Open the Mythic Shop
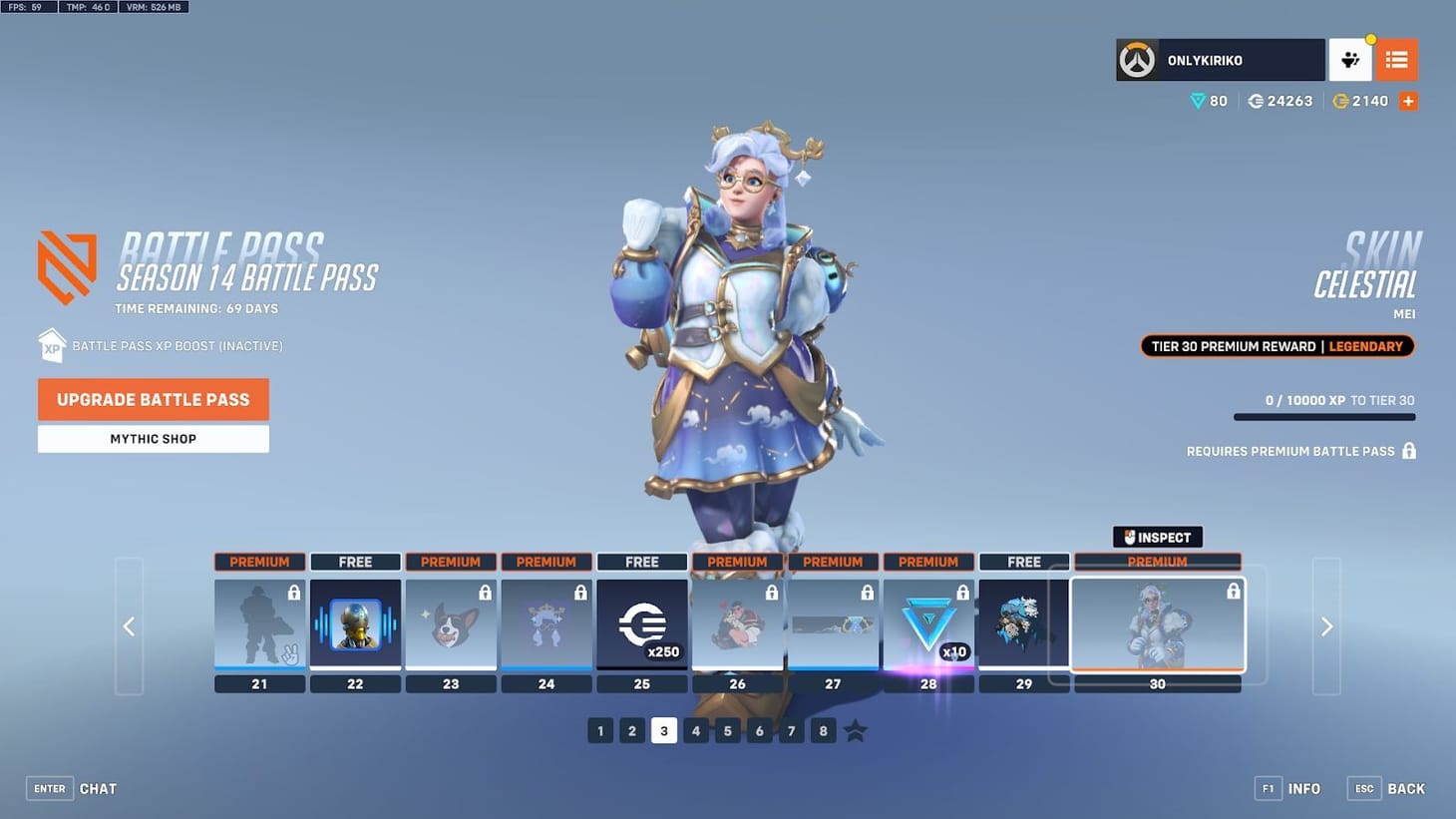 point(153,439)
